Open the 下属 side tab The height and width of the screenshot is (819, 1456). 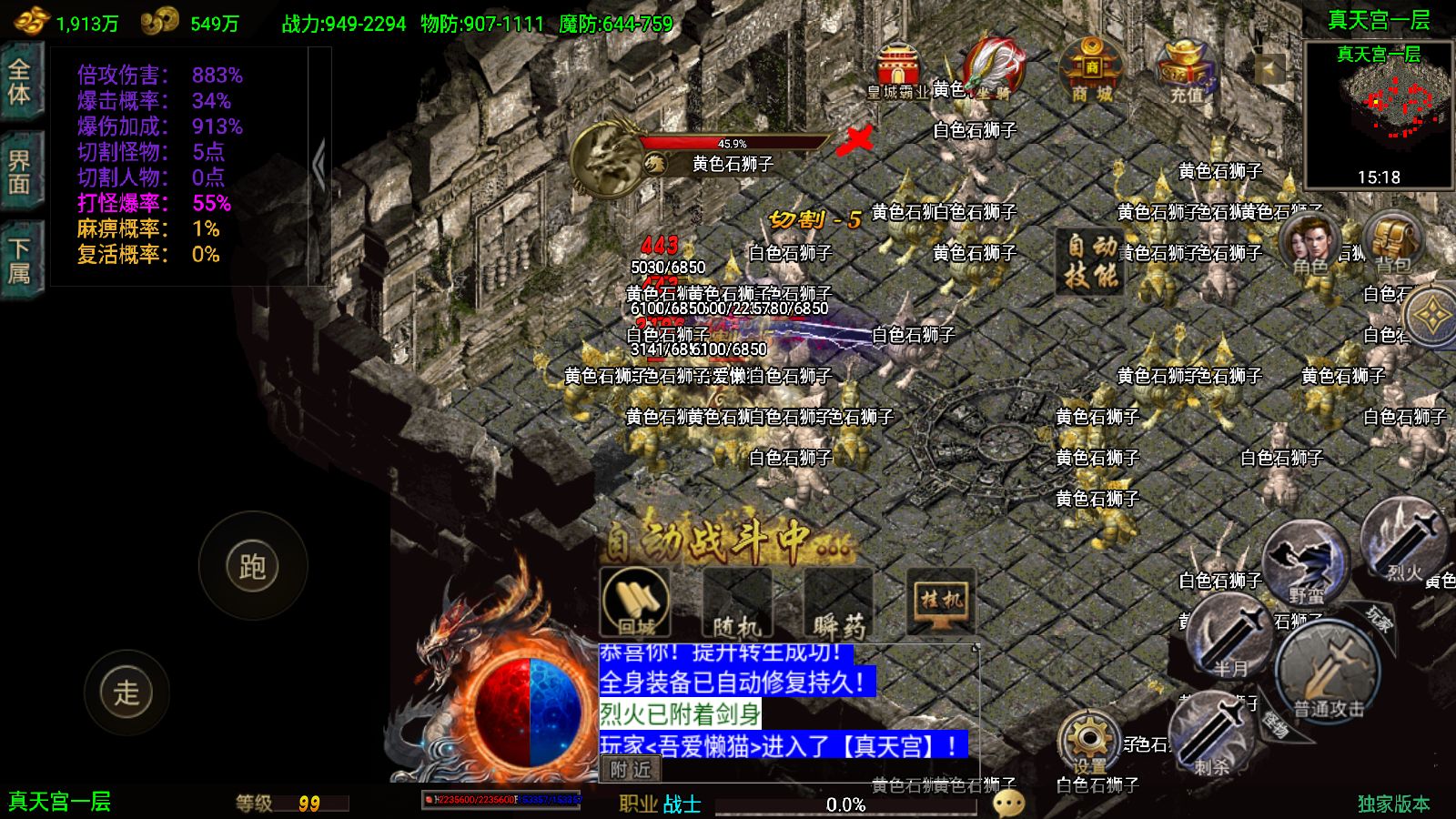click(x=20, y=261)
